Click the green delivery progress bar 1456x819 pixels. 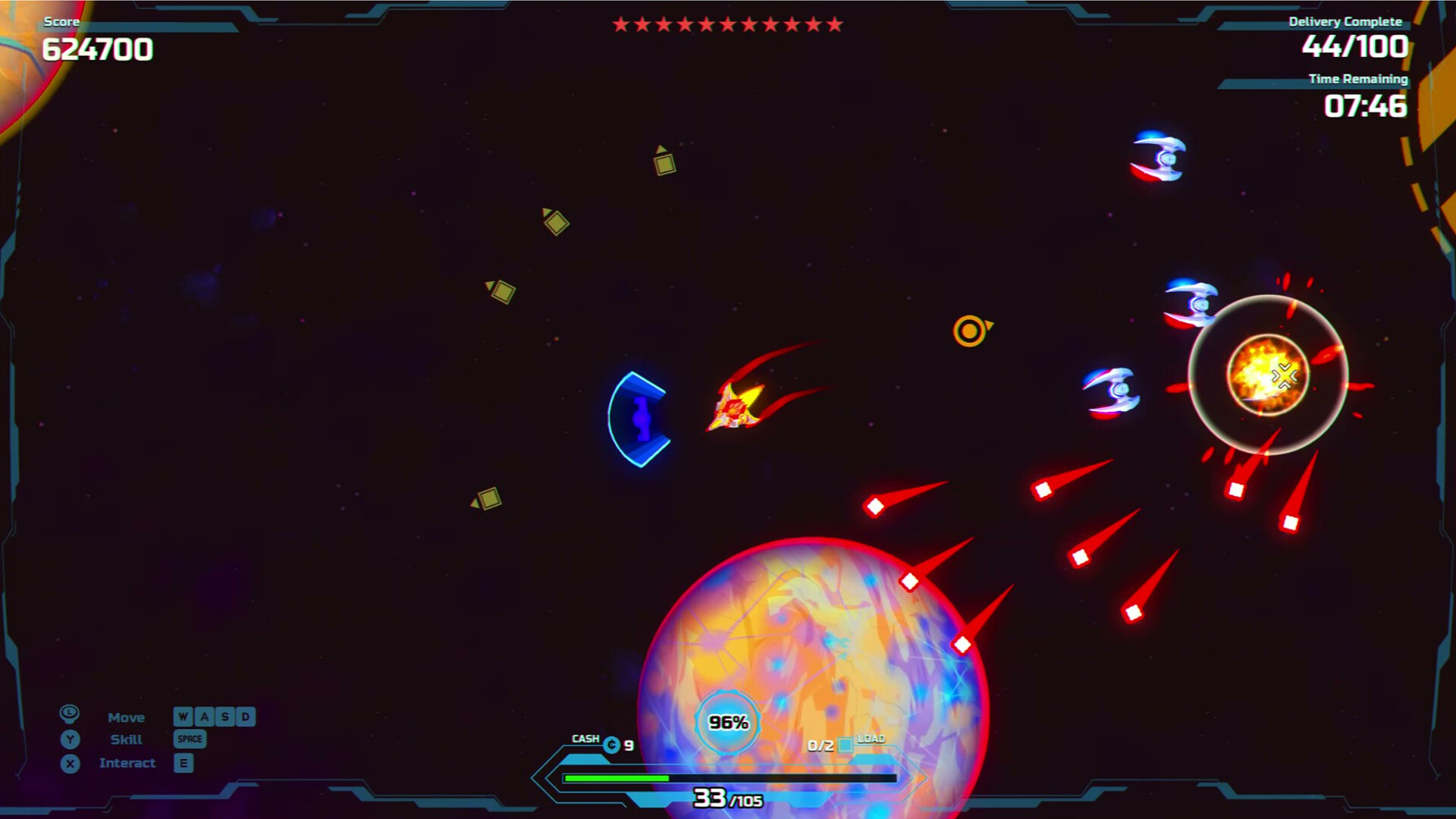click(x=614, y=777)
